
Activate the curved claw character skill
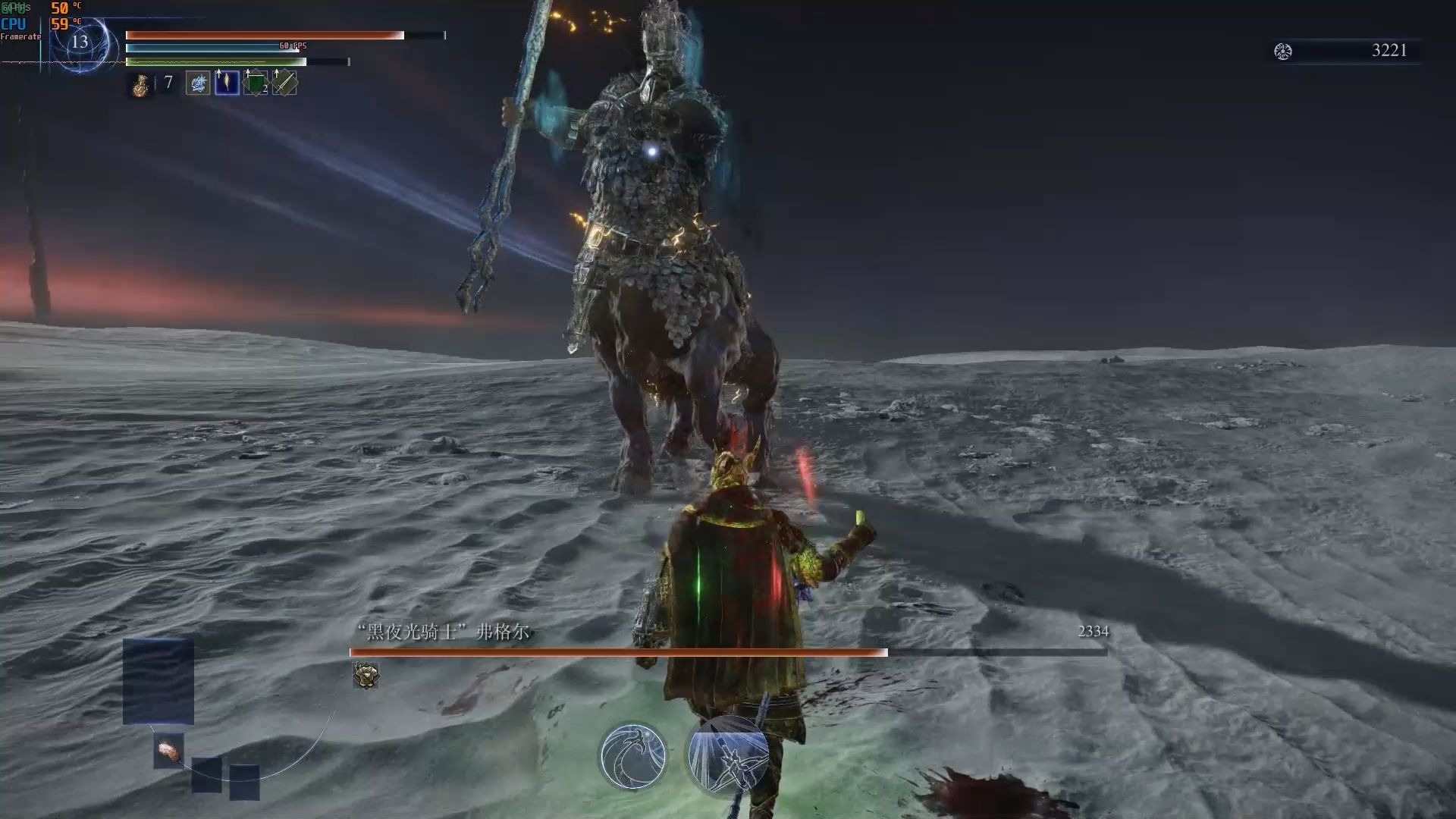632,755
